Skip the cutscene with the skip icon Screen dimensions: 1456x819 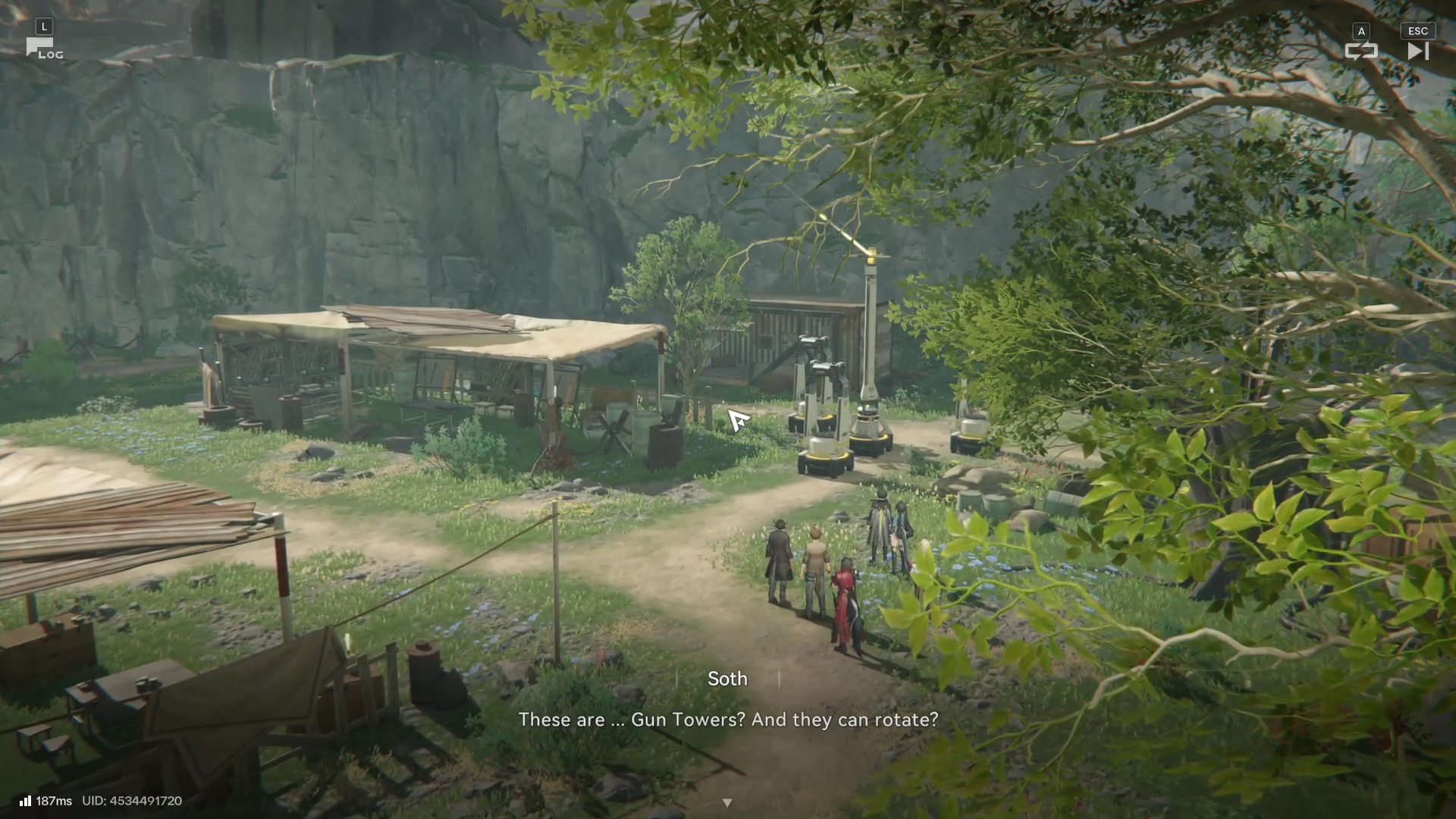click(1417, 51)
